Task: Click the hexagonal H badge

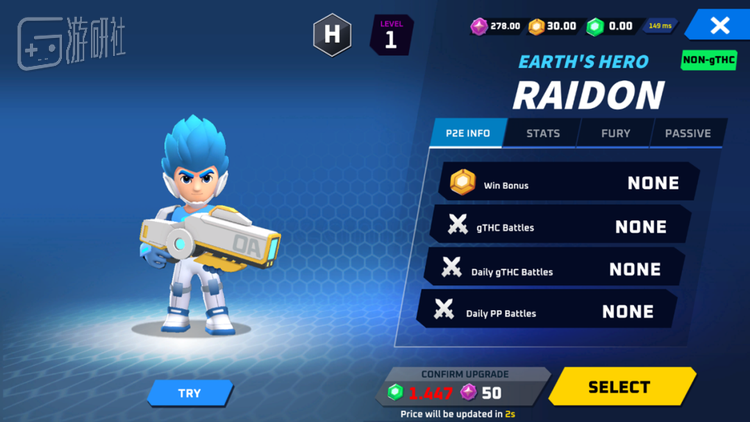Action: 332,35
